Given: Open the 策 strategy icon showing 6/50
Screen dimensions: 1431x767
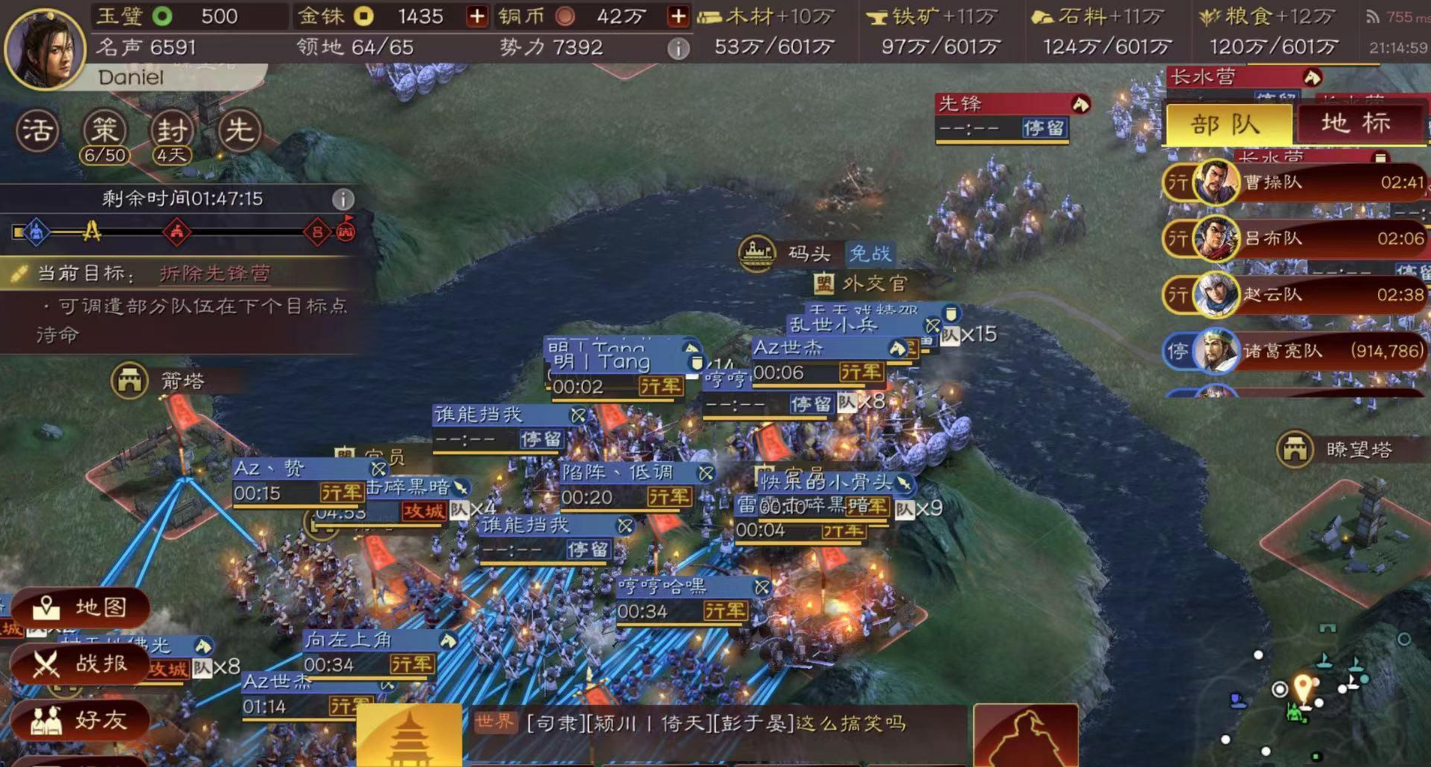Looking at the screenshot, I should [103, 129].
